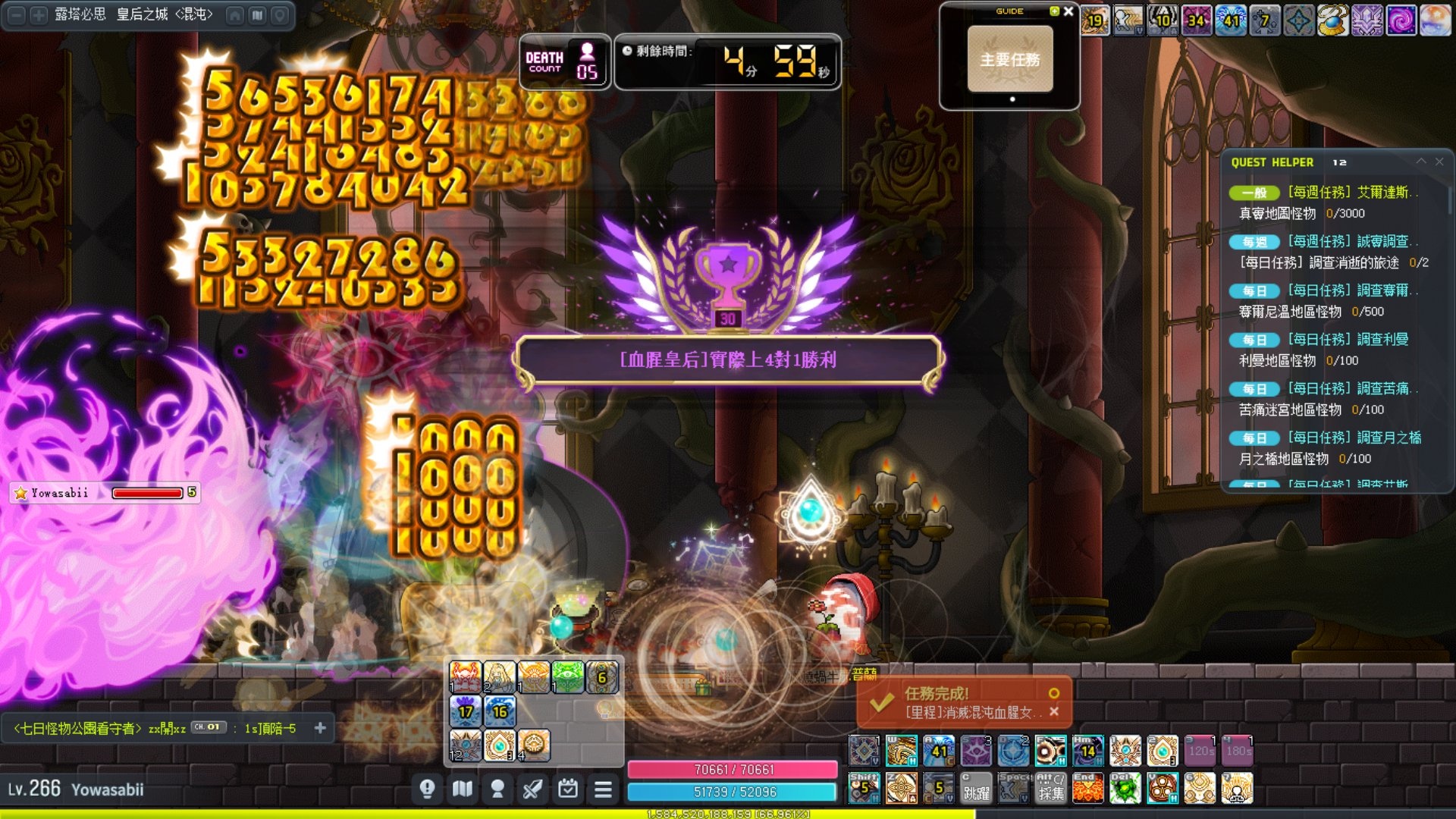
Task: Close the GUIDE panel
Action: coord(1068,11)
